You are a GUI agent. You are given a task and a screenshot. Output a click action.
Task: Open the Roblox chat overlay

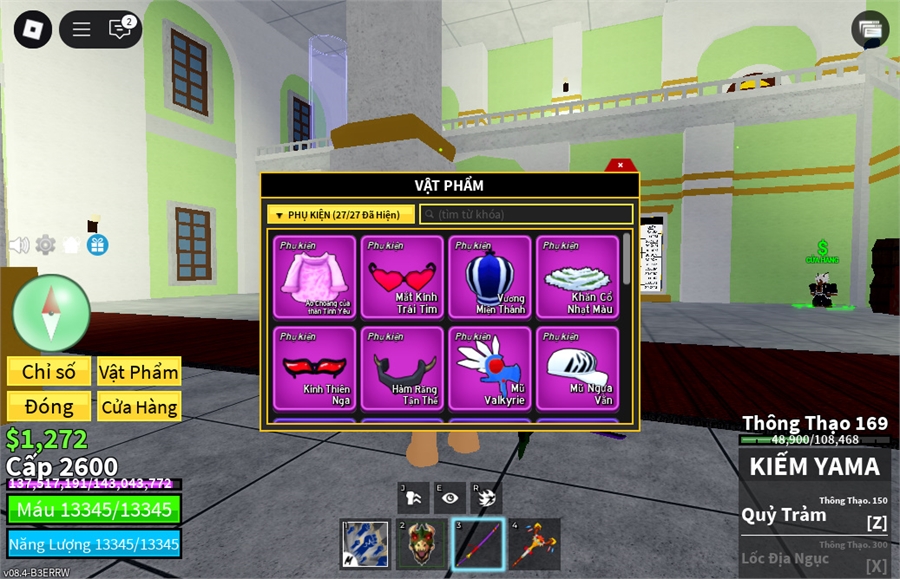click(x=120, y=29)
